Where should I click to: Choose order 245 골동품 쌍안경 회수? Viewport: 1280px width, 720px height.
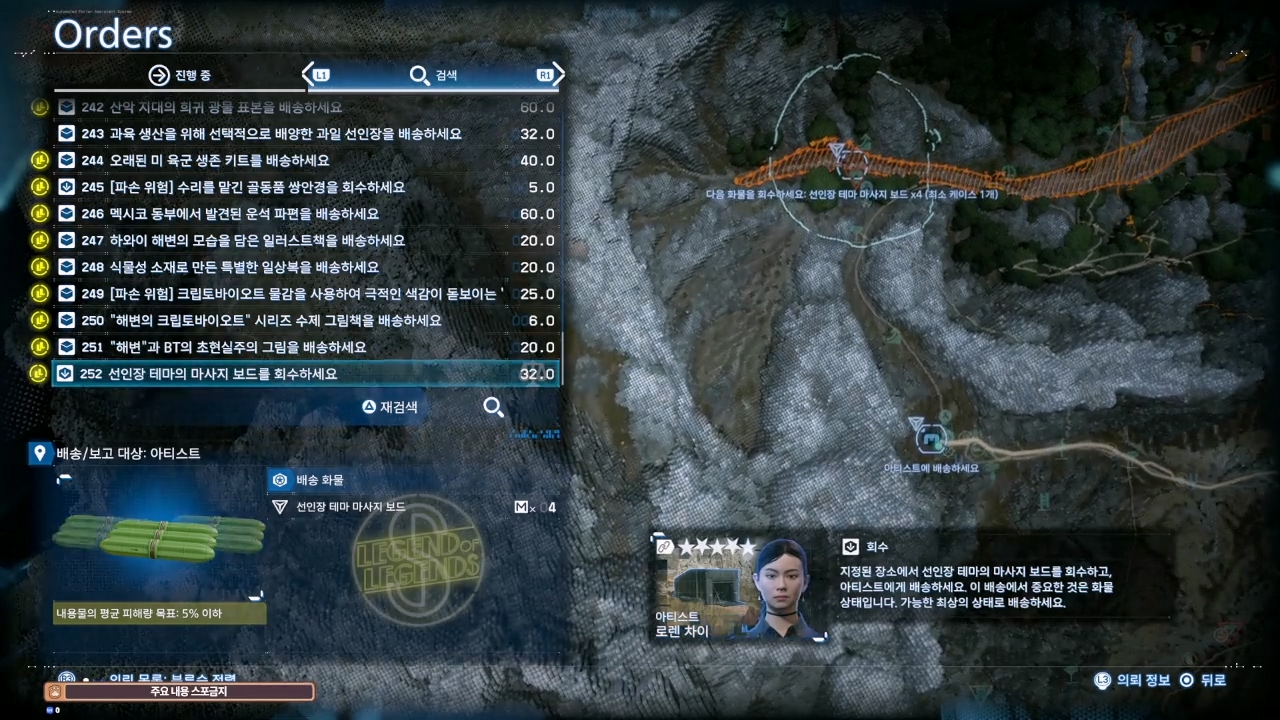click(243, 187)
